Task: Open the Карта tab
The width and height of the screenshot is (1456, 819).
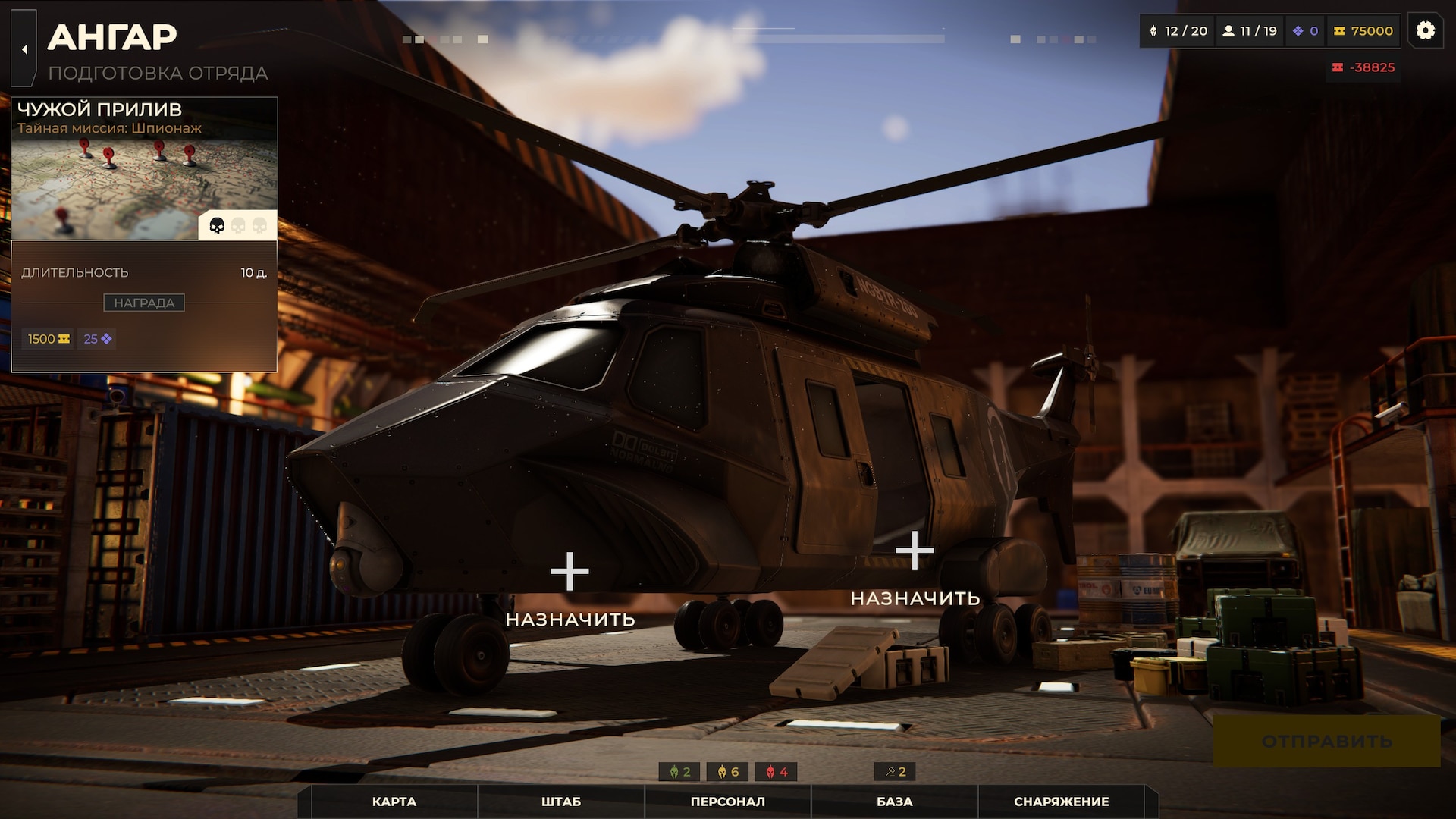Action: [x=394, y=802]
